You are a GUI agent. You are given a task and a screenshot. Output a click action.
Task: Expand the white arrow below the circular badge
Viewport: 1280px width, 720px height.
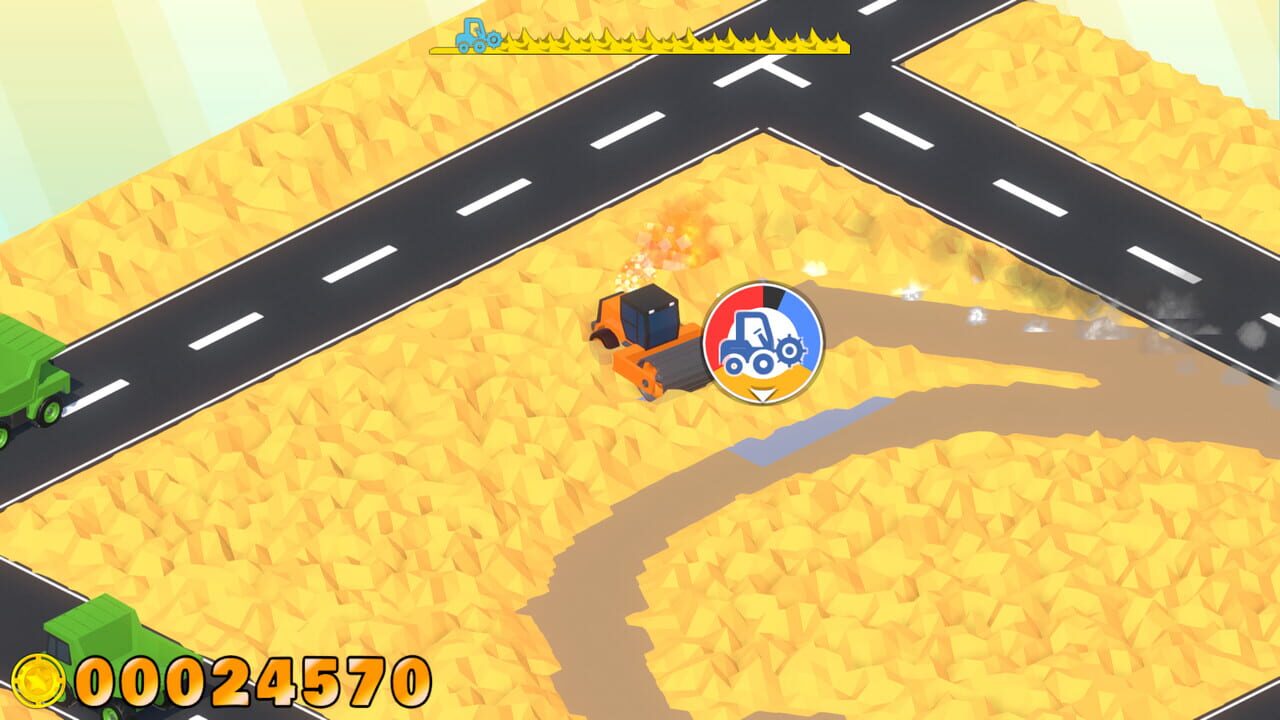(x=760, y=394)
